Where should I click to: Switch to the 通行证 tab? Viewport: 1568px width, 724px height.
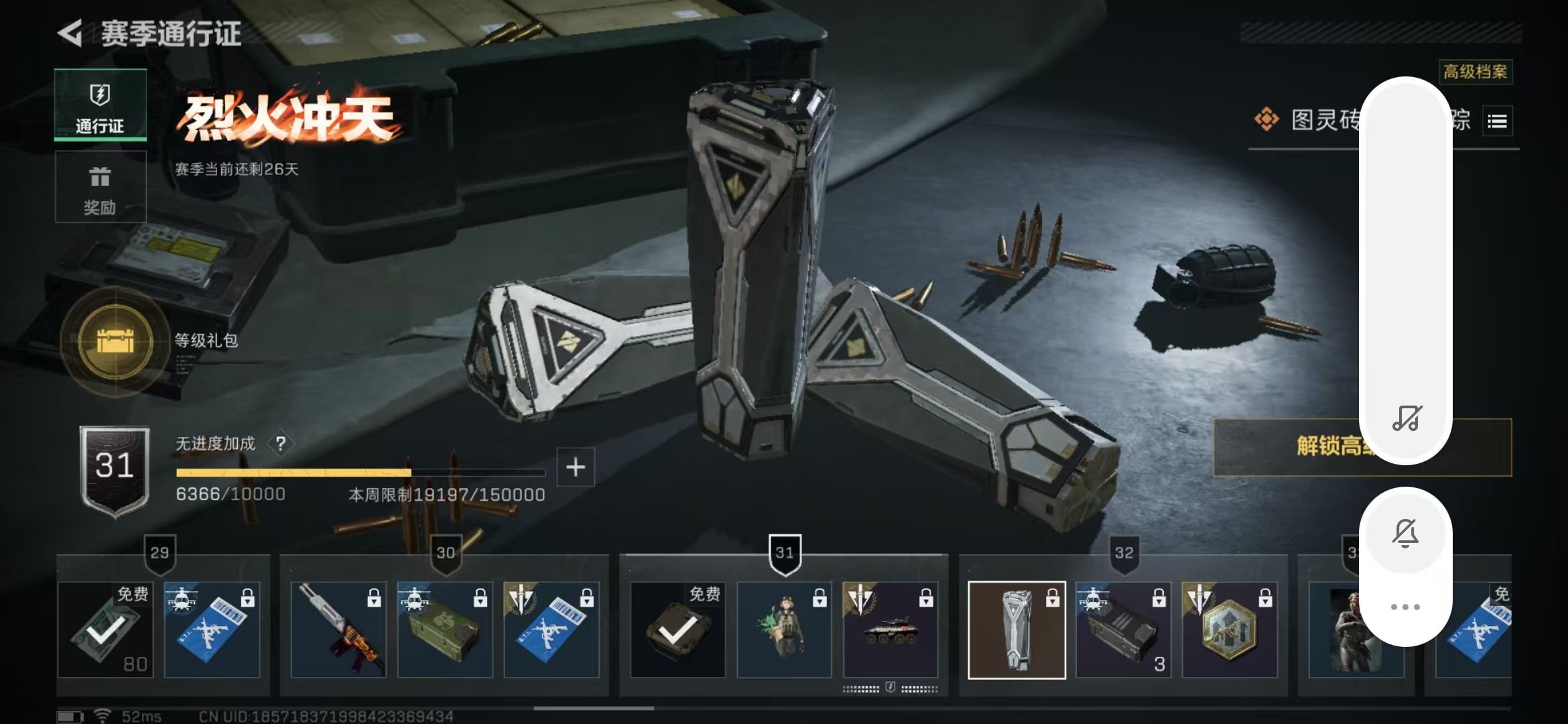tap(100, 105)
